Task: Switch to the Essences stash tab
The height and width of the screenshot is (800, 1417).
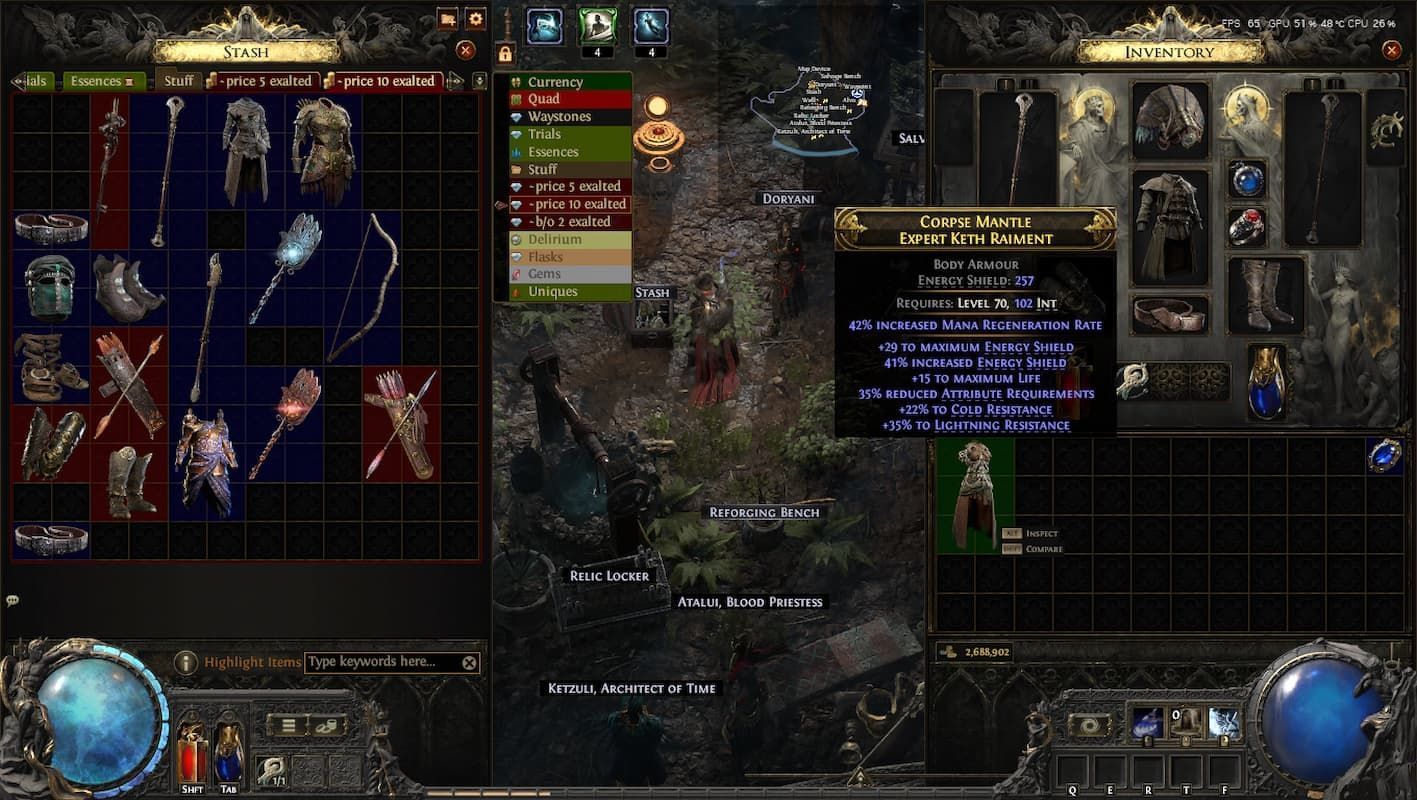Action: coord(97,80)
